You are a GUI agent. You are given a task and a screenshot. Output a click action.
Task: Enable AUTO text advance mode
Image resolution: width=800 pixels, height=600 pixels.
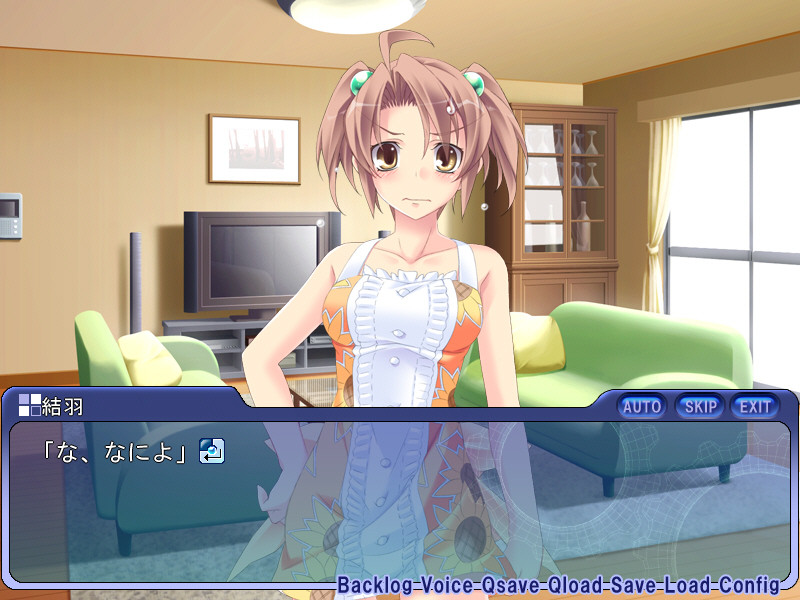[642, 406]
